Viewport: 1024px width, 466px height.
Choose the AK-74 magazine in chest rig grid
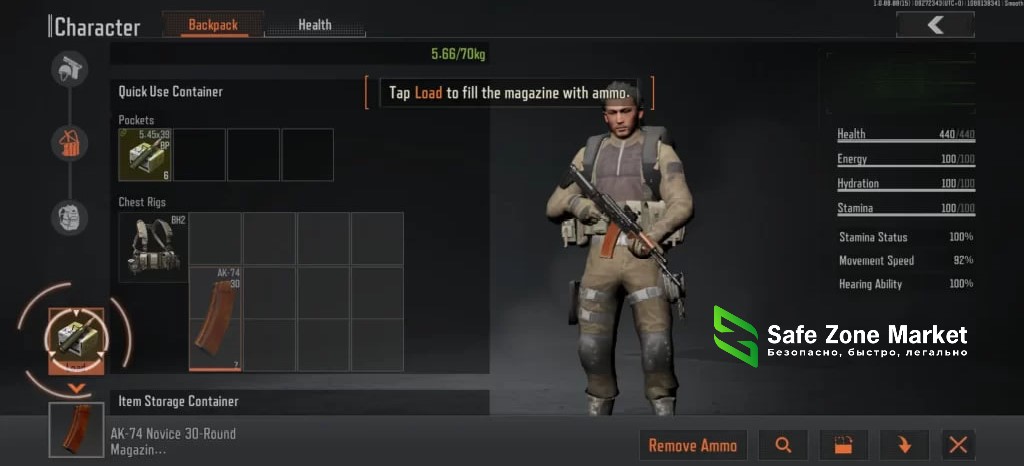point(216,318)
